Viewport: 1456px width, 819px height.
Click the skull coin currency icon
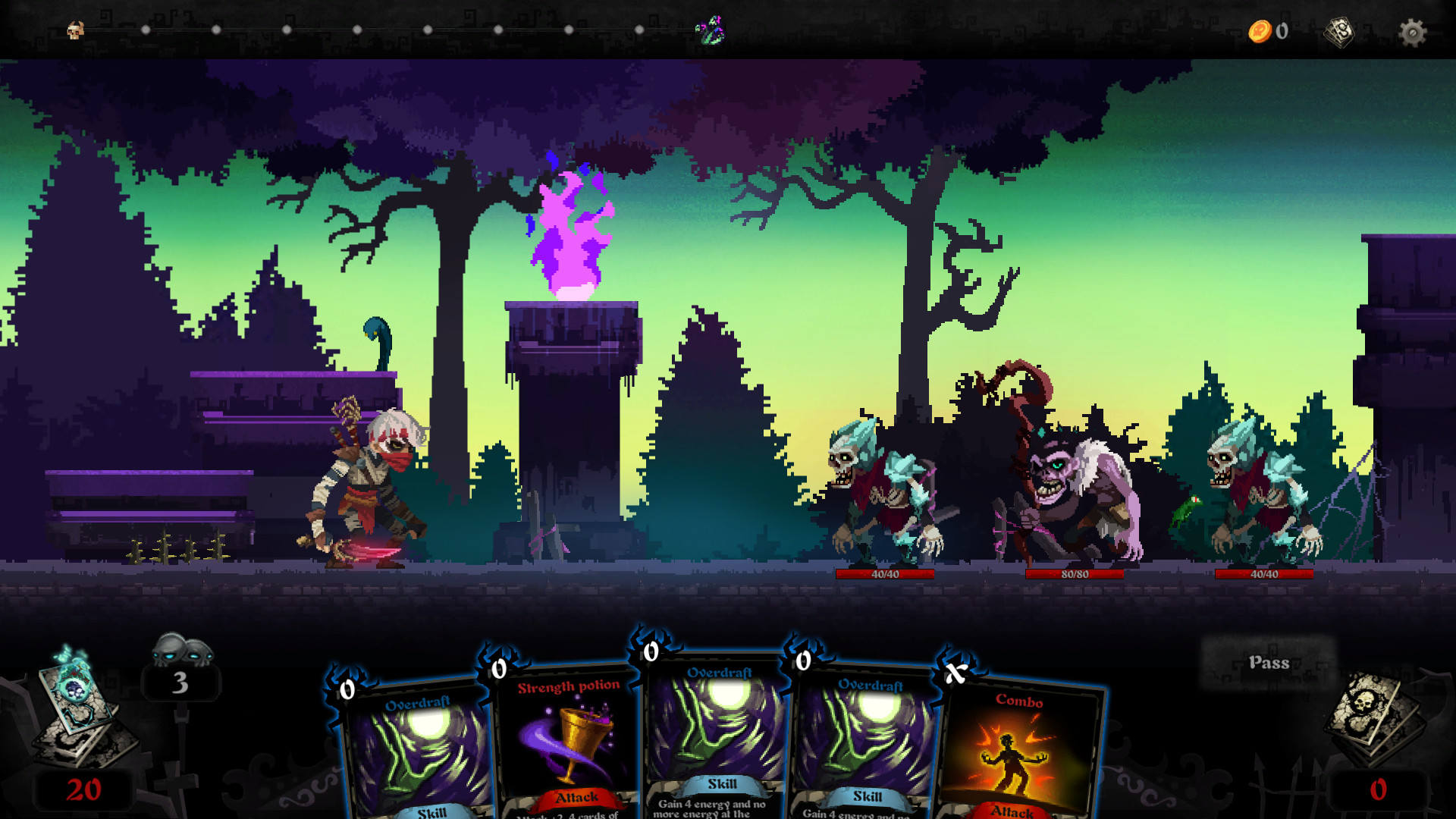pyautogui.click(x=1259, y=30)
